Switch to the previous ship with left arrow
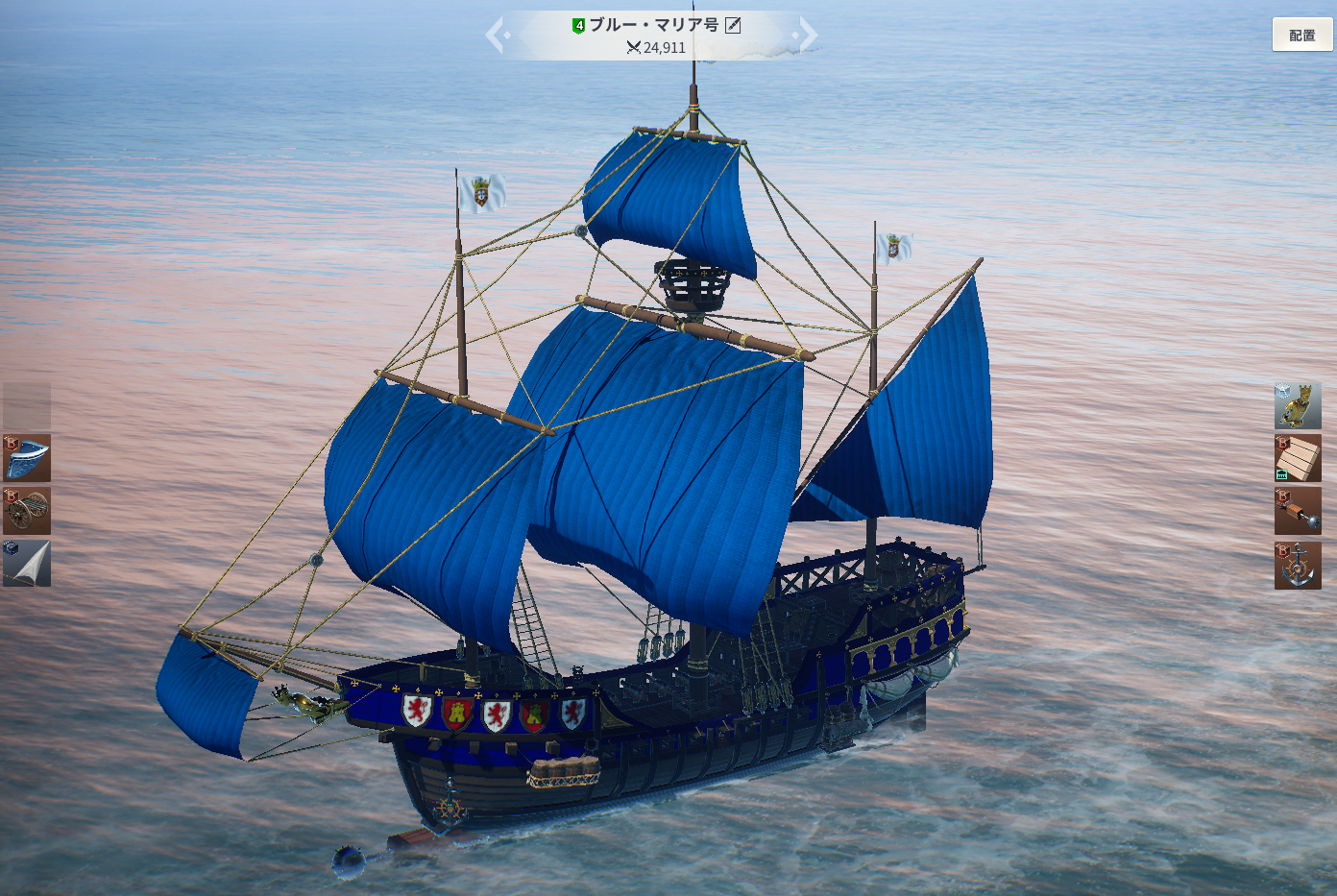 496,36
